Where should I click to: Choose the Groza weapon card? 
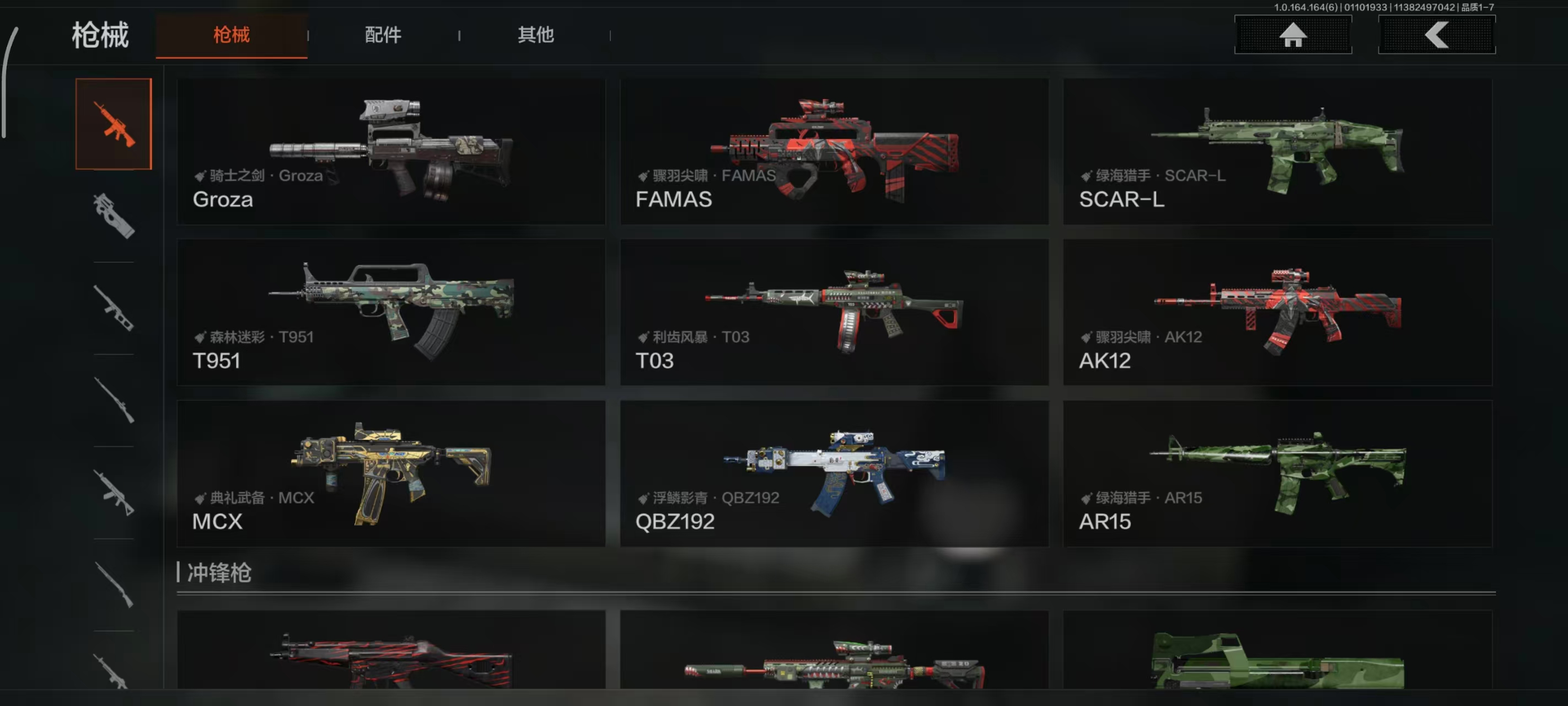(391, 152)
